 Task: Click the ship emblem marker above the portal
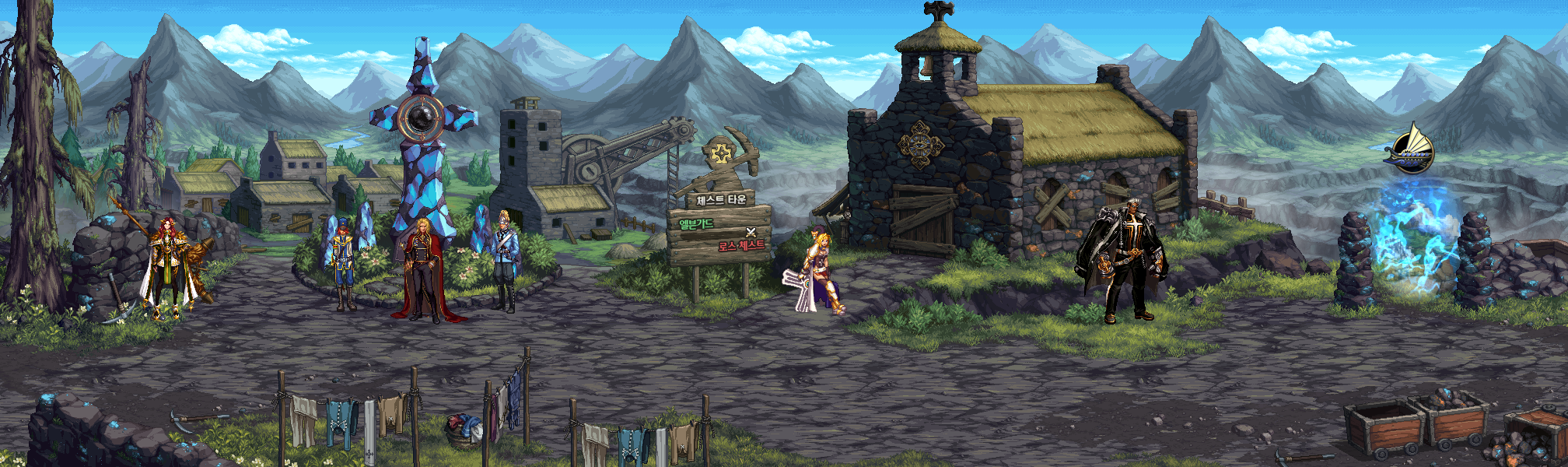tap(1410, 149)
